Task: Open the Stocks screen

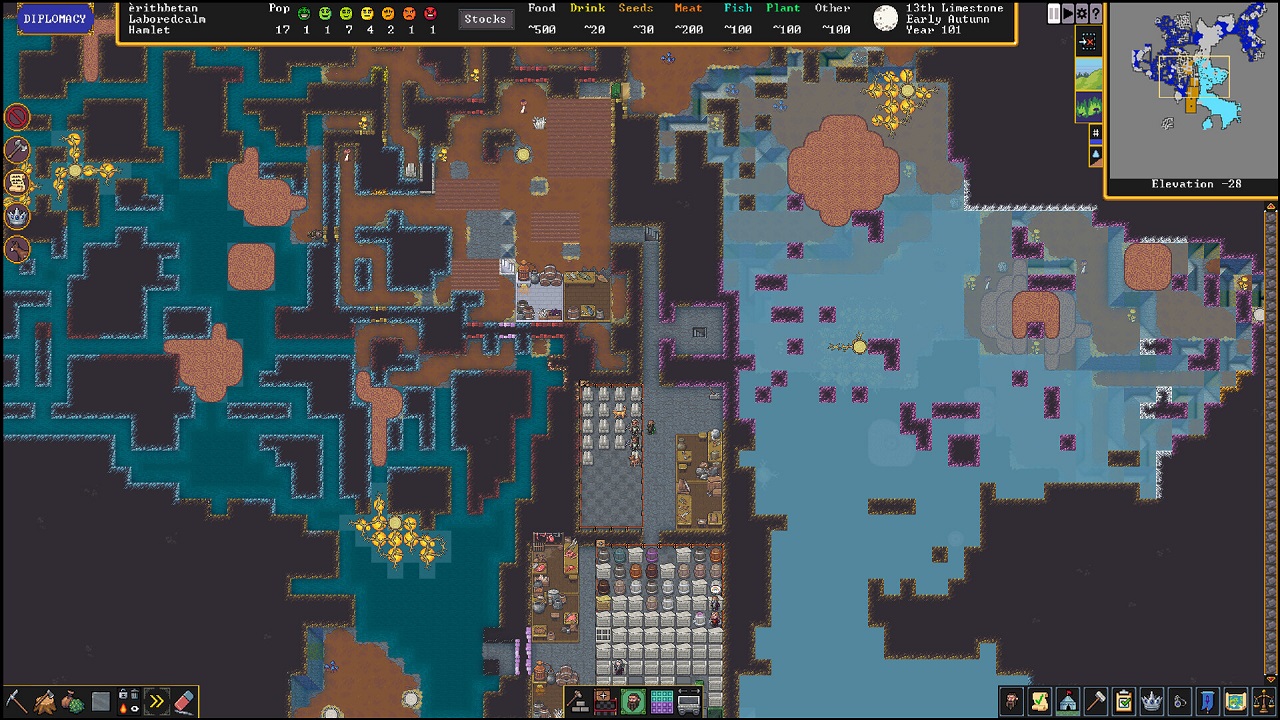Action: 485,17
